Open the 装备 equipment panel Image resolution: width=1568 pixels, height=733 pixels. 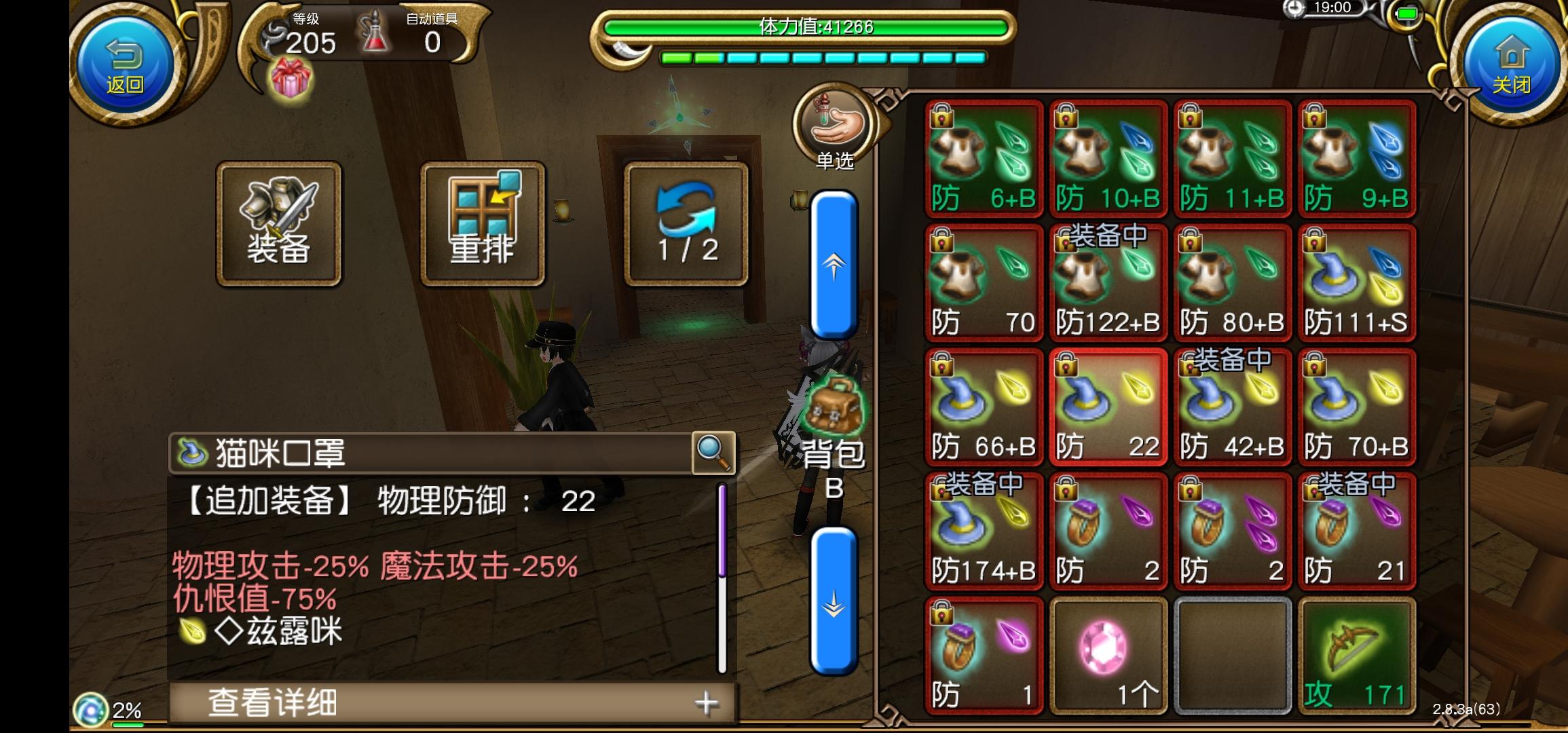pyautogui.click(x=278, y=224)
